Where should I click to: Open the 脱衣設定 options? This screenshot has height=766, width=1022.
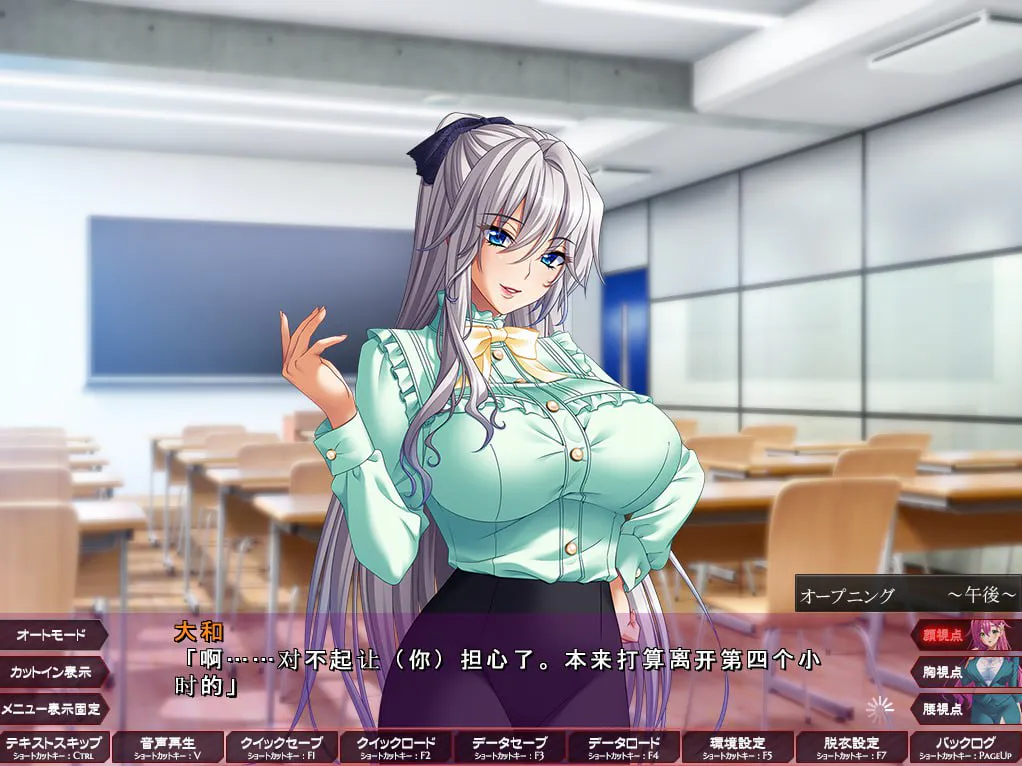pyautogui.click(x=852, y=747)
